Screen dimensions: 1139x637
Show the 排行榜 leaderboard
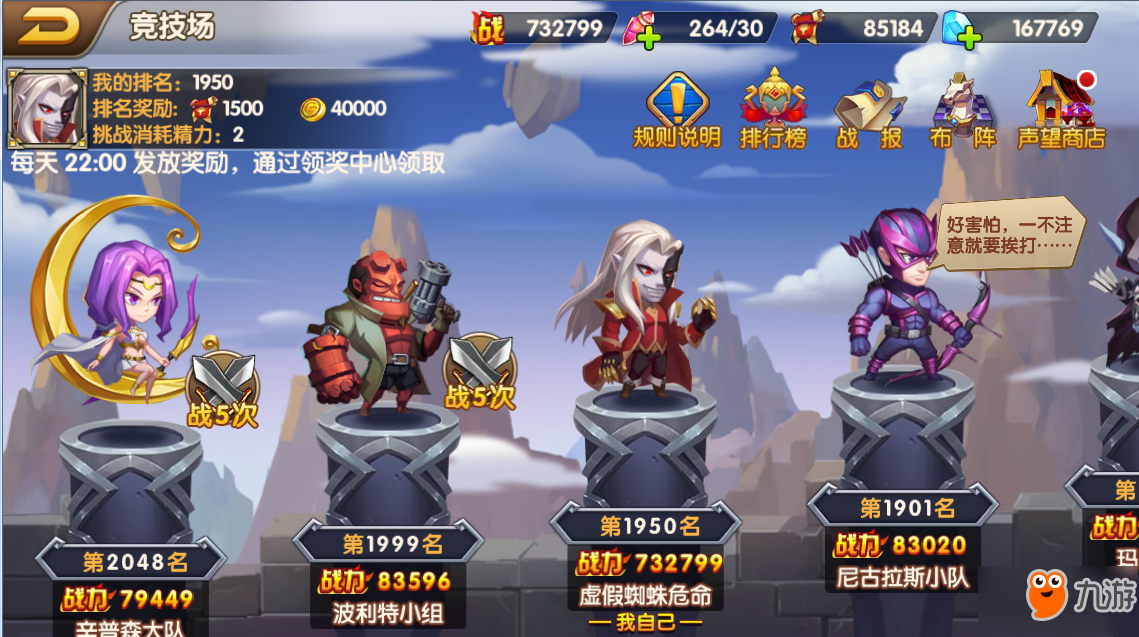[773, 110]
